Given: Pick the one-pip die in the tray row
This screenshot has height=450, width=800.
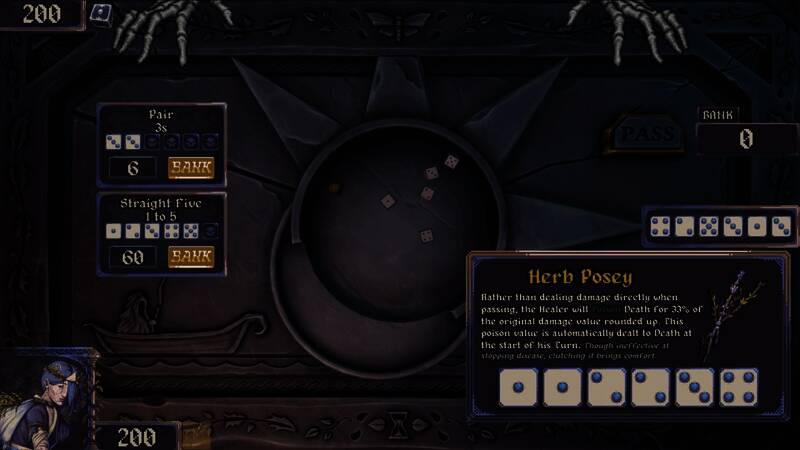Looking at the screenshot, I should click(x=757, y=227).
